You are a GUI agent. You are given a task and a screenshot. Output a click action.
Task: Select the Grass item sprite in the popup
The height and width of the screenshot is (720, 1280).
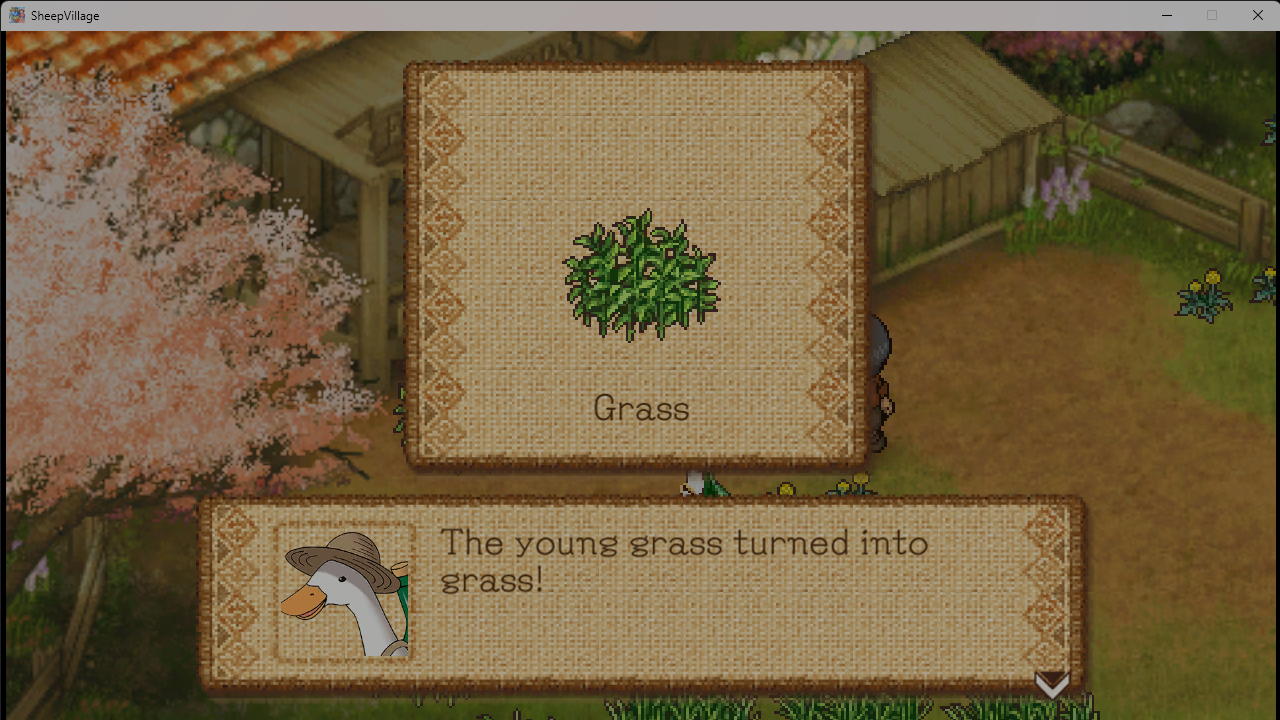pos(640,278)
